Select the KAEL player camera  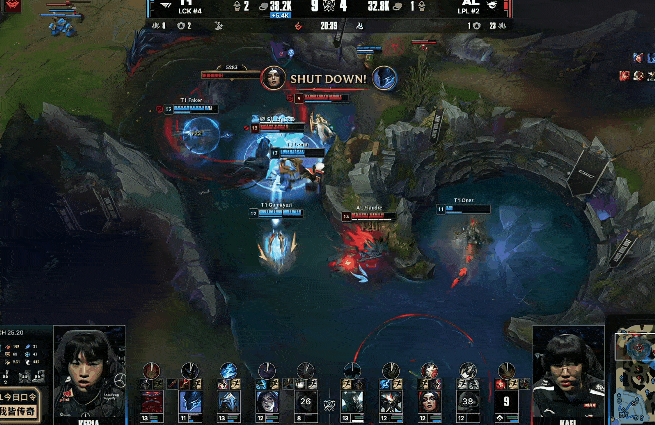[569, 368]
